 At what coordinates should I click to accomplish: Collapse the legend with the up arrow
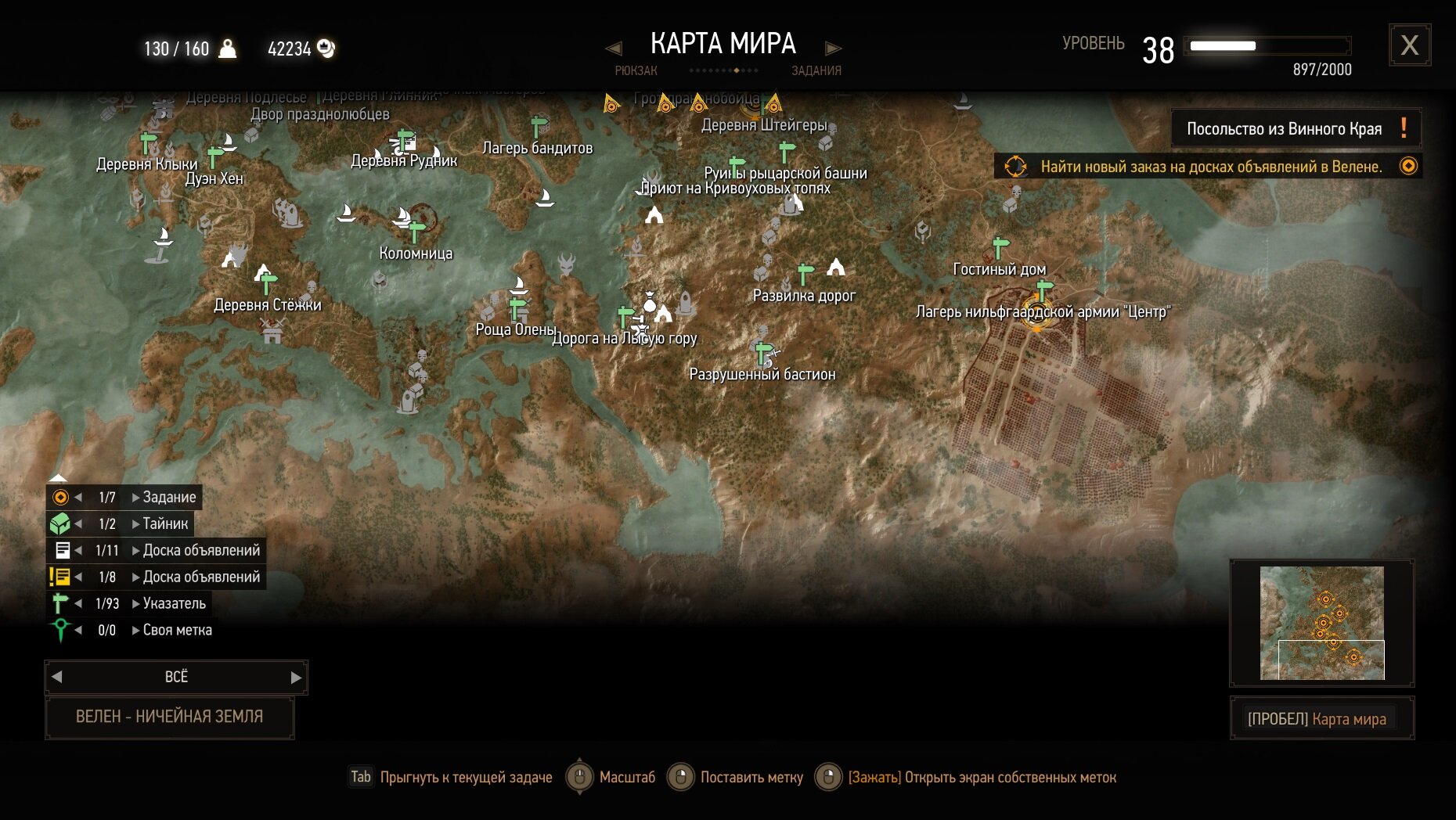coord(58,477)
